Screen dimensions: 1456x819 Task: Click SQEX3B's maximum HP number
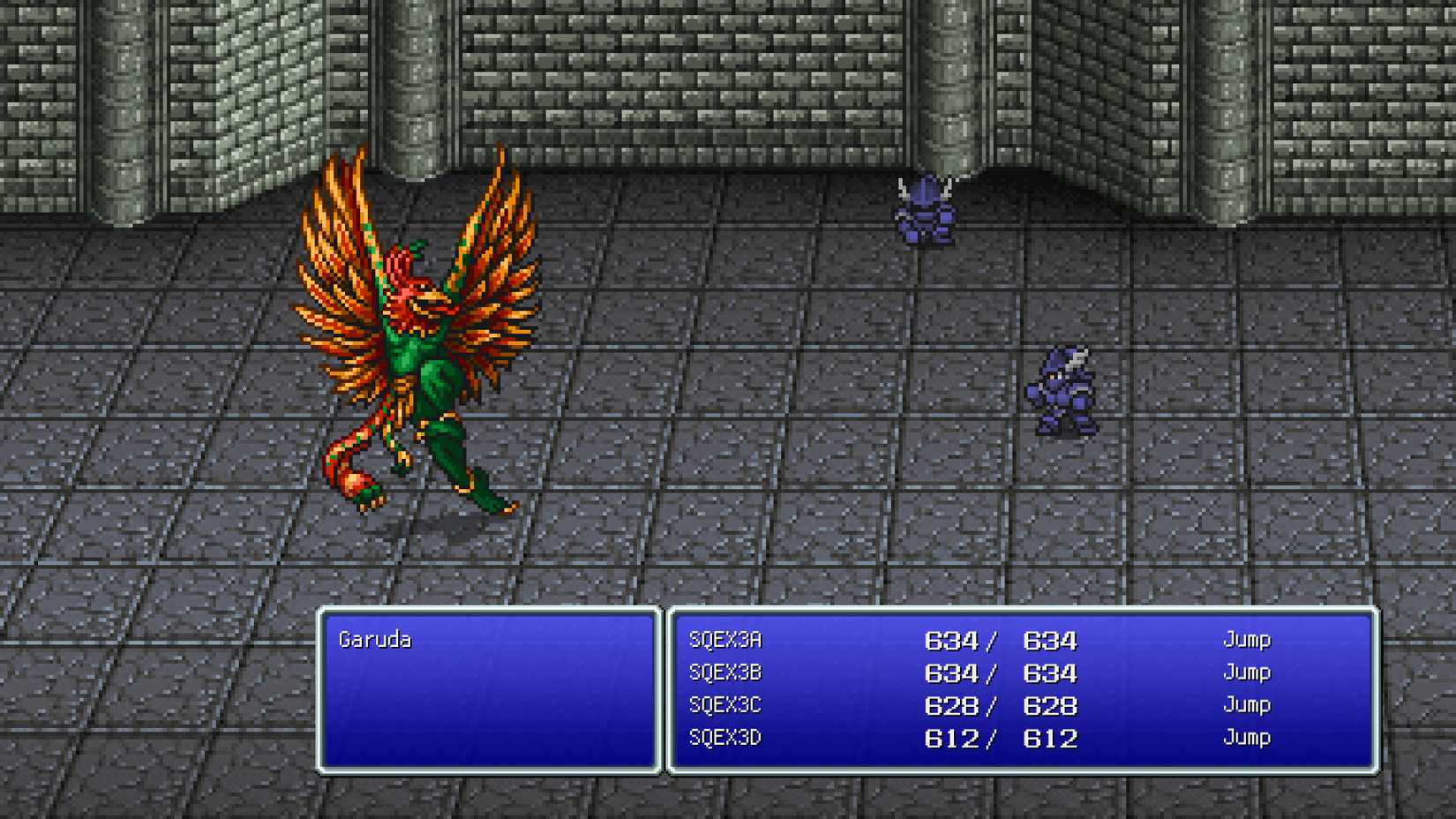pos(1050,672)
